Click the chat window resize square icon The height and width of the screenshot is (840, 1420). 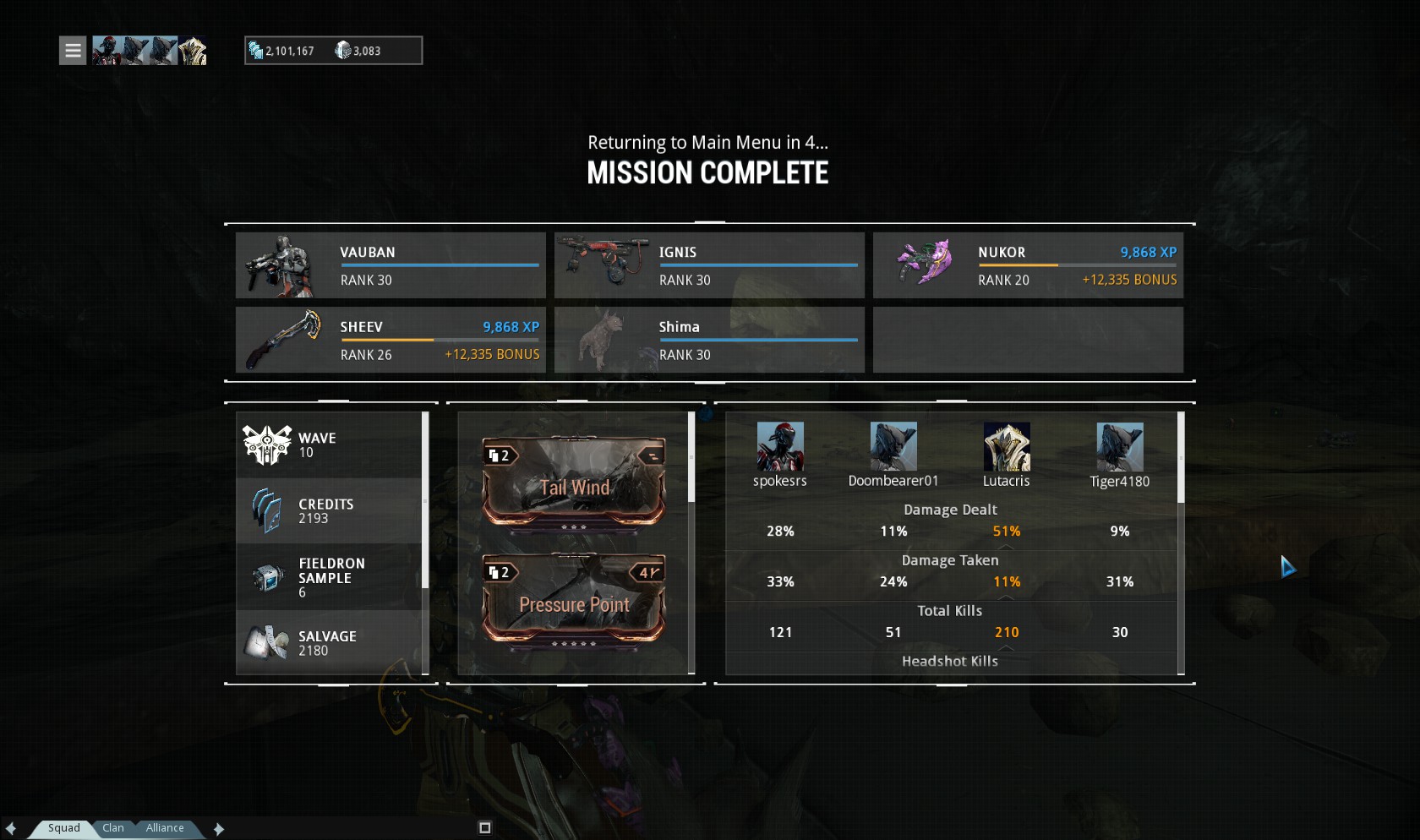tap(485, 828)
